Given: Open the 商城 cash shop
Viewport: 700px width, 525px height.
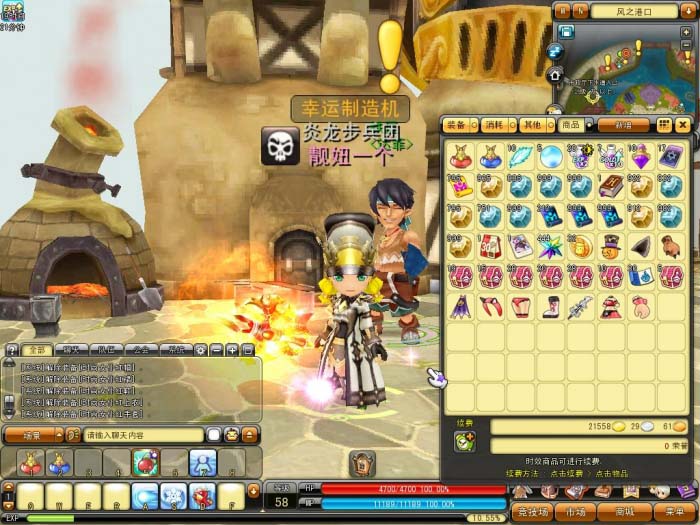Looking at the screenshot, I should pos(626,511).
